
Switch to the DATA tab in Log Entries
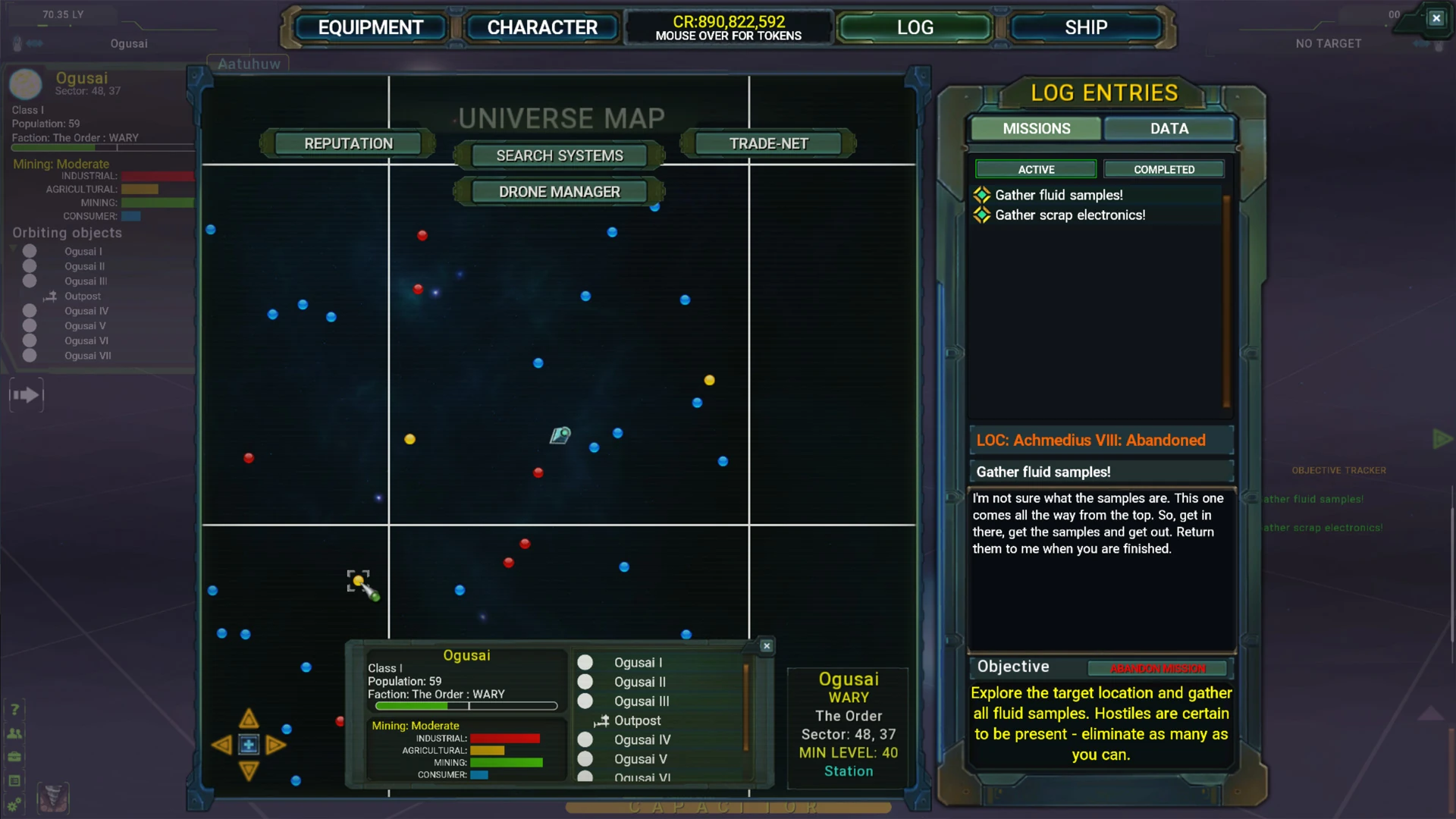pos(1169,129)
